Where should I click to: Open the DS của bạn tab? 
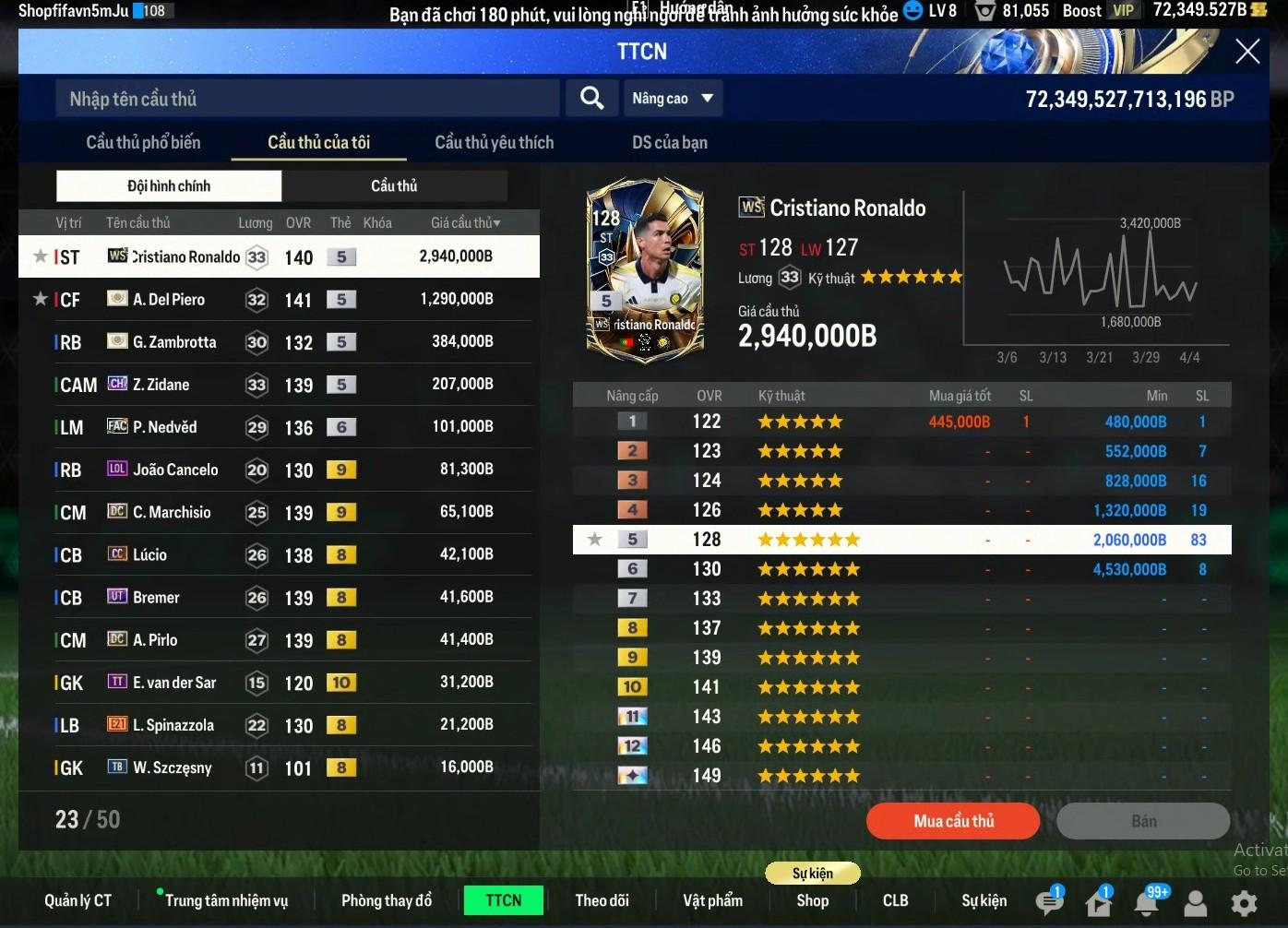coord(669,142)
